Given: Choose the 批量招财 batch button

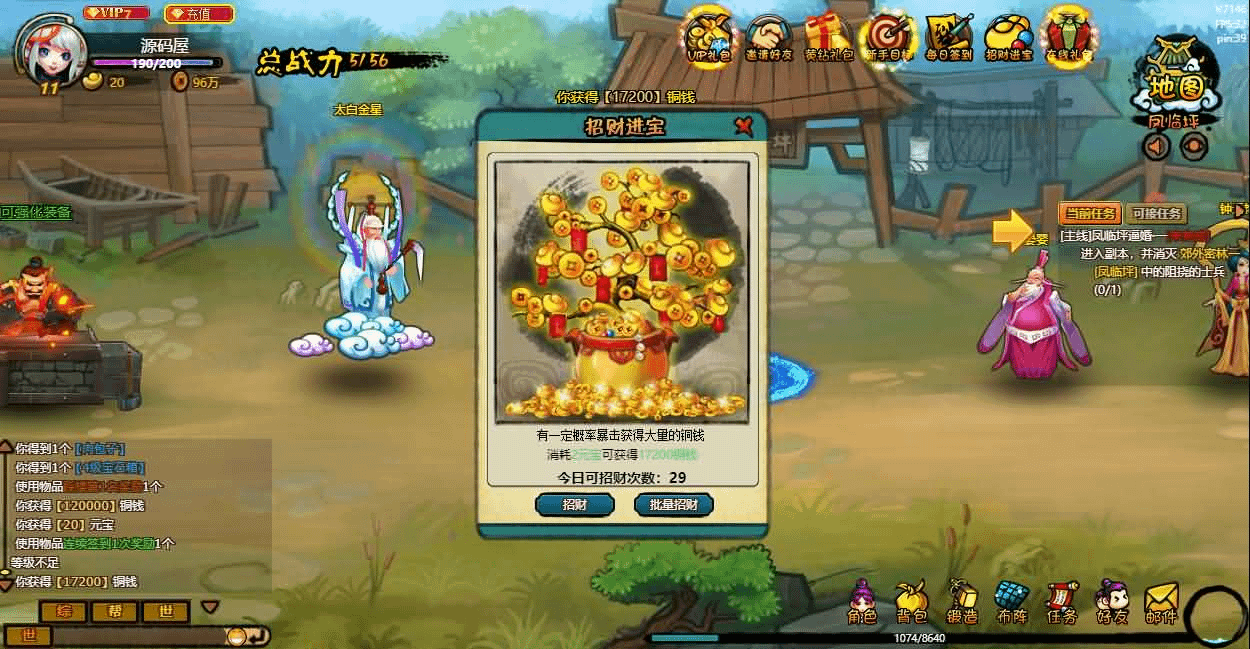Looking at the screenshot, I should 674,504.
